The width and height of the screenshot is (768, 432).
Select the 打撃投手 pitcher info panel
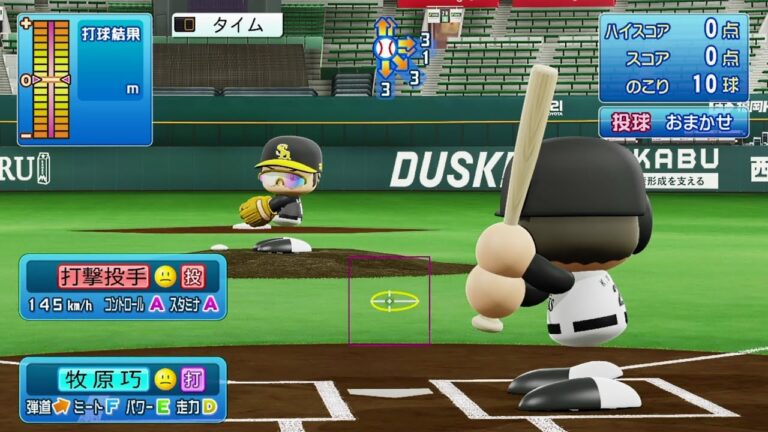click(x=123, y=287)
